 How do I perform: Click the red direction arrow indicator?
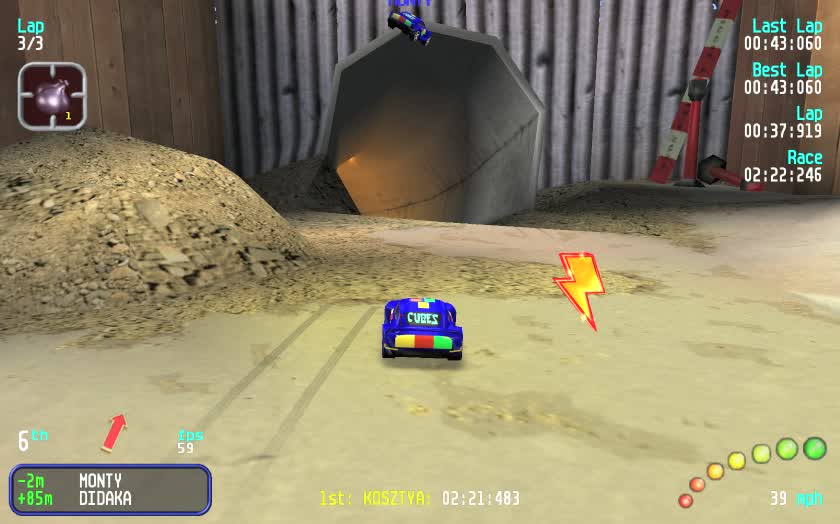pos(114,433)
